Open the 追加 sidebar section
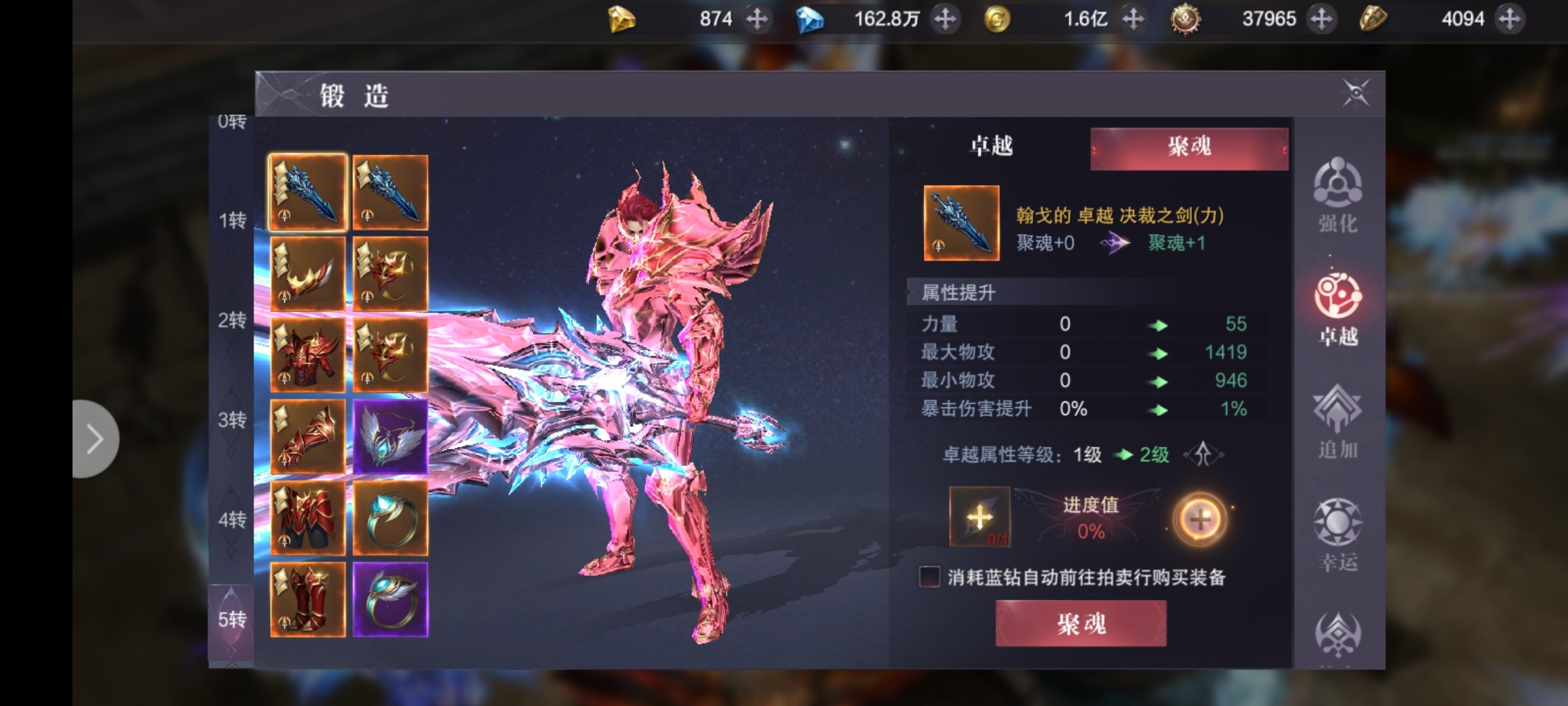 point(1337,422)
